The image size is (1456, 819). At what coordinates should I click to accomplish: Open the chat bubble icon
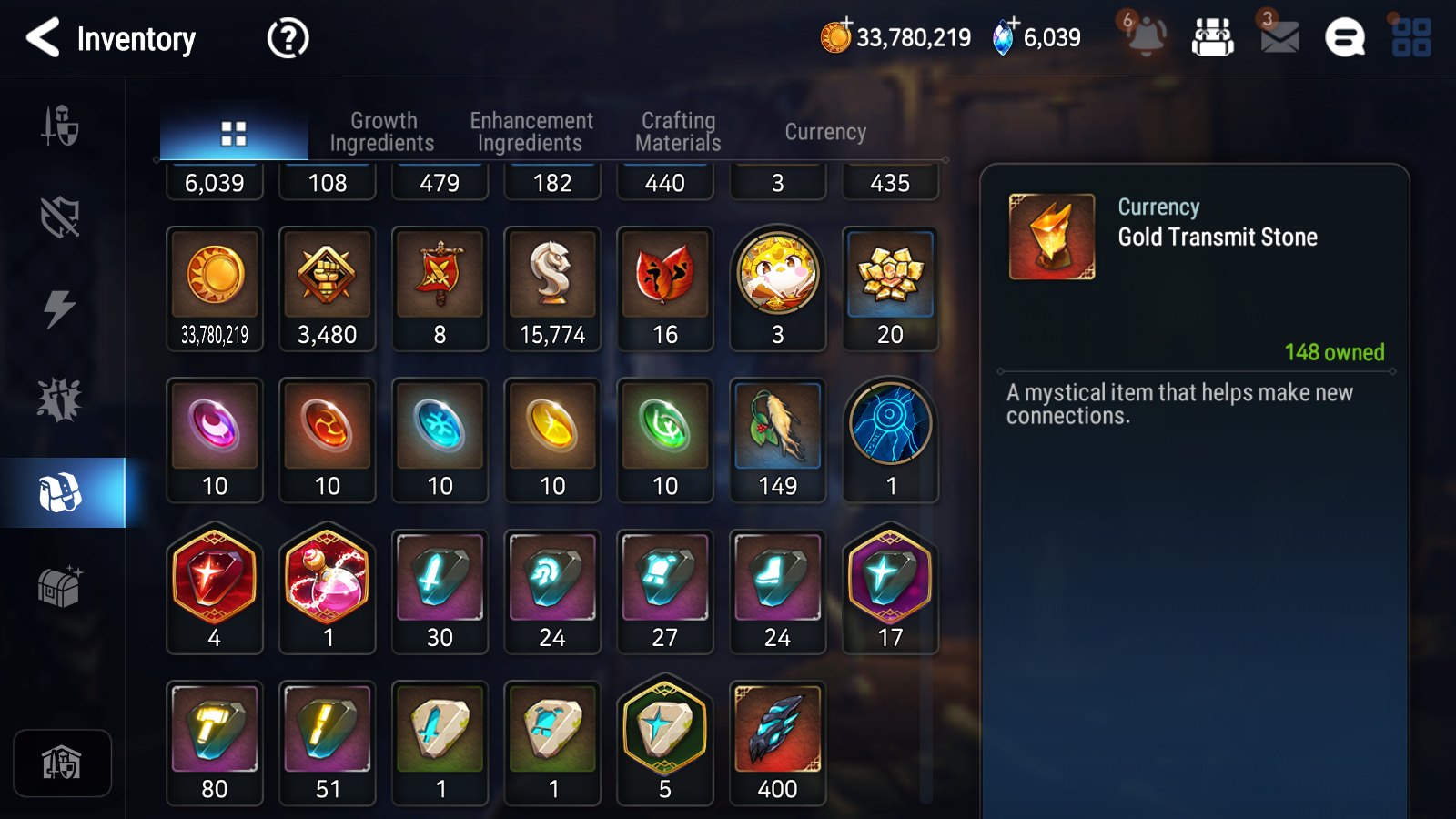pos(1344,38)
